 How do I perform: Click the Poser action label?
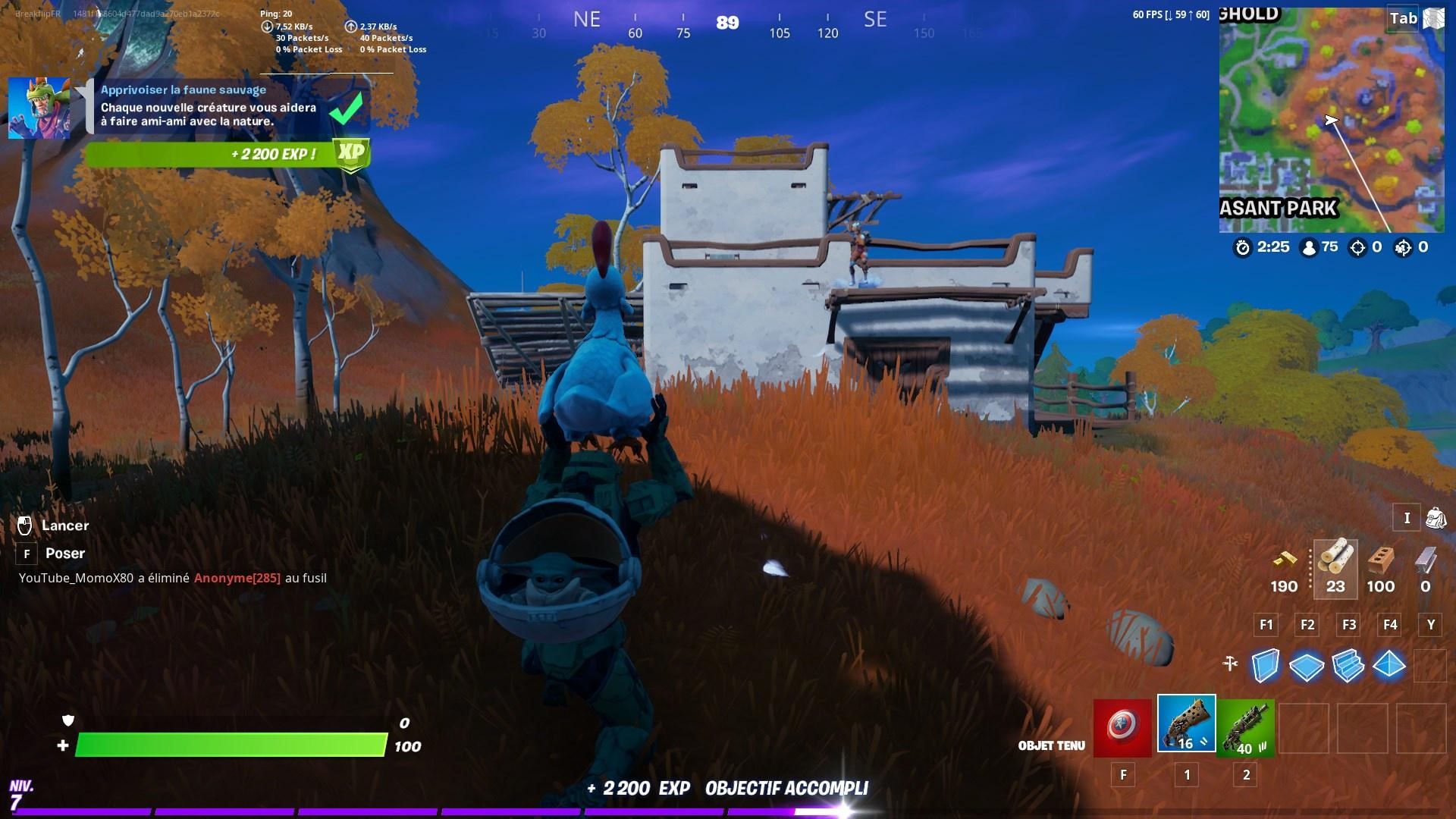coord(64,553)
